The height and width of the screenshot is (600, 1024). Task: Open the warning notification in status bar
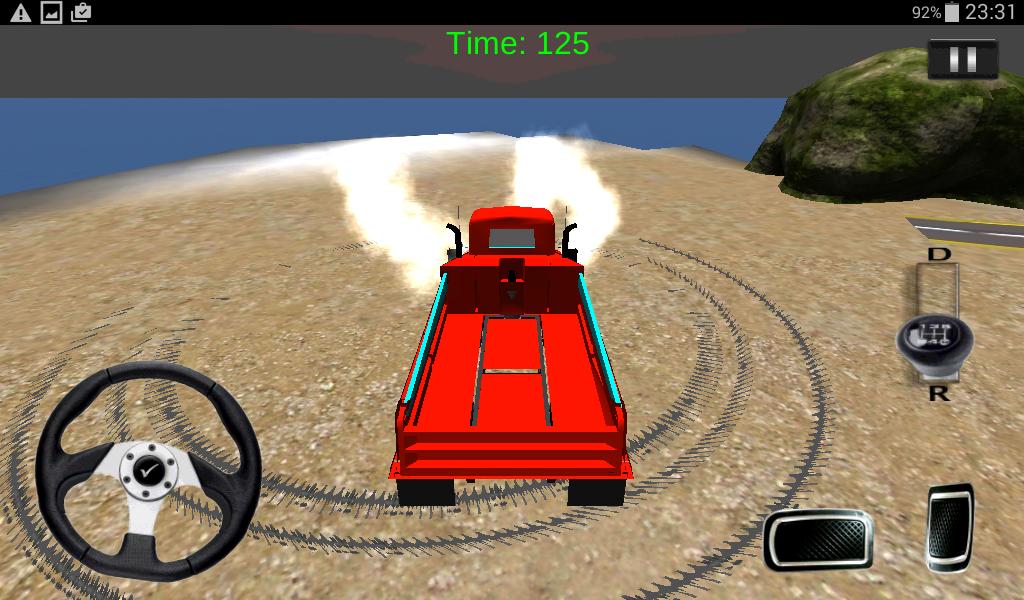tap(20, 12)
